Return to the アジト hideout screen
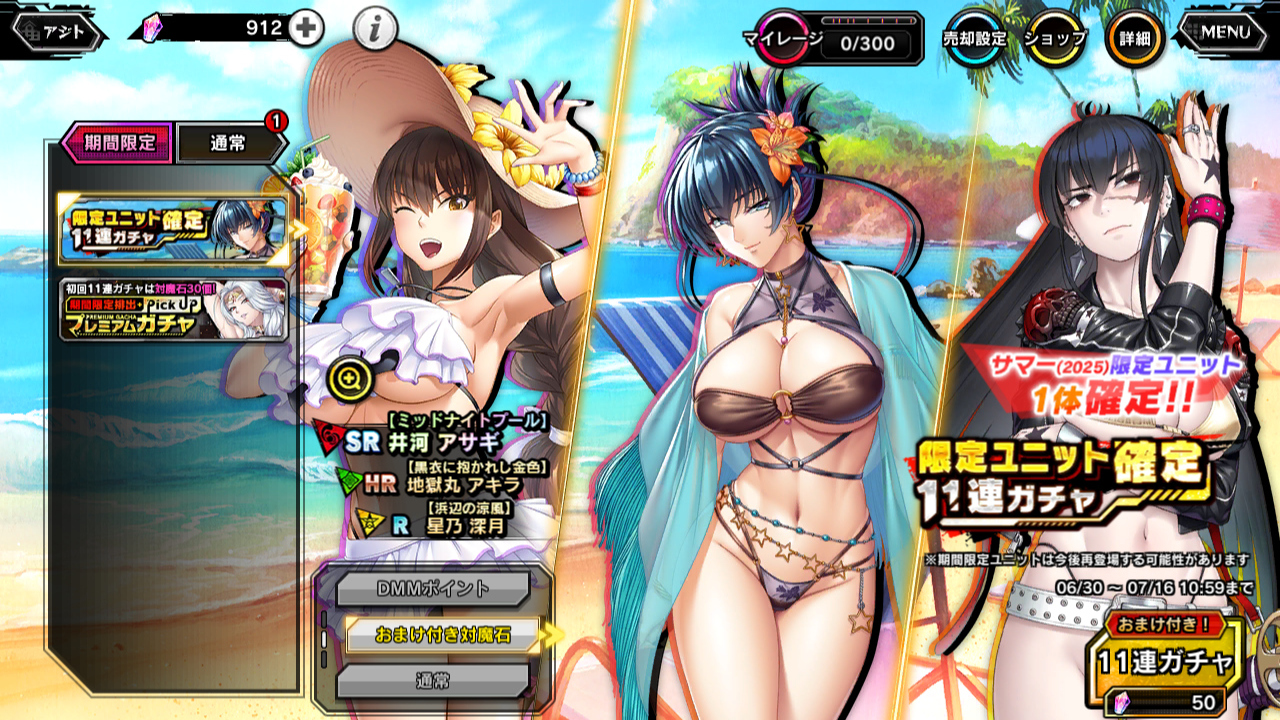This screenshot has height=720, width=1280. [60, 31]
